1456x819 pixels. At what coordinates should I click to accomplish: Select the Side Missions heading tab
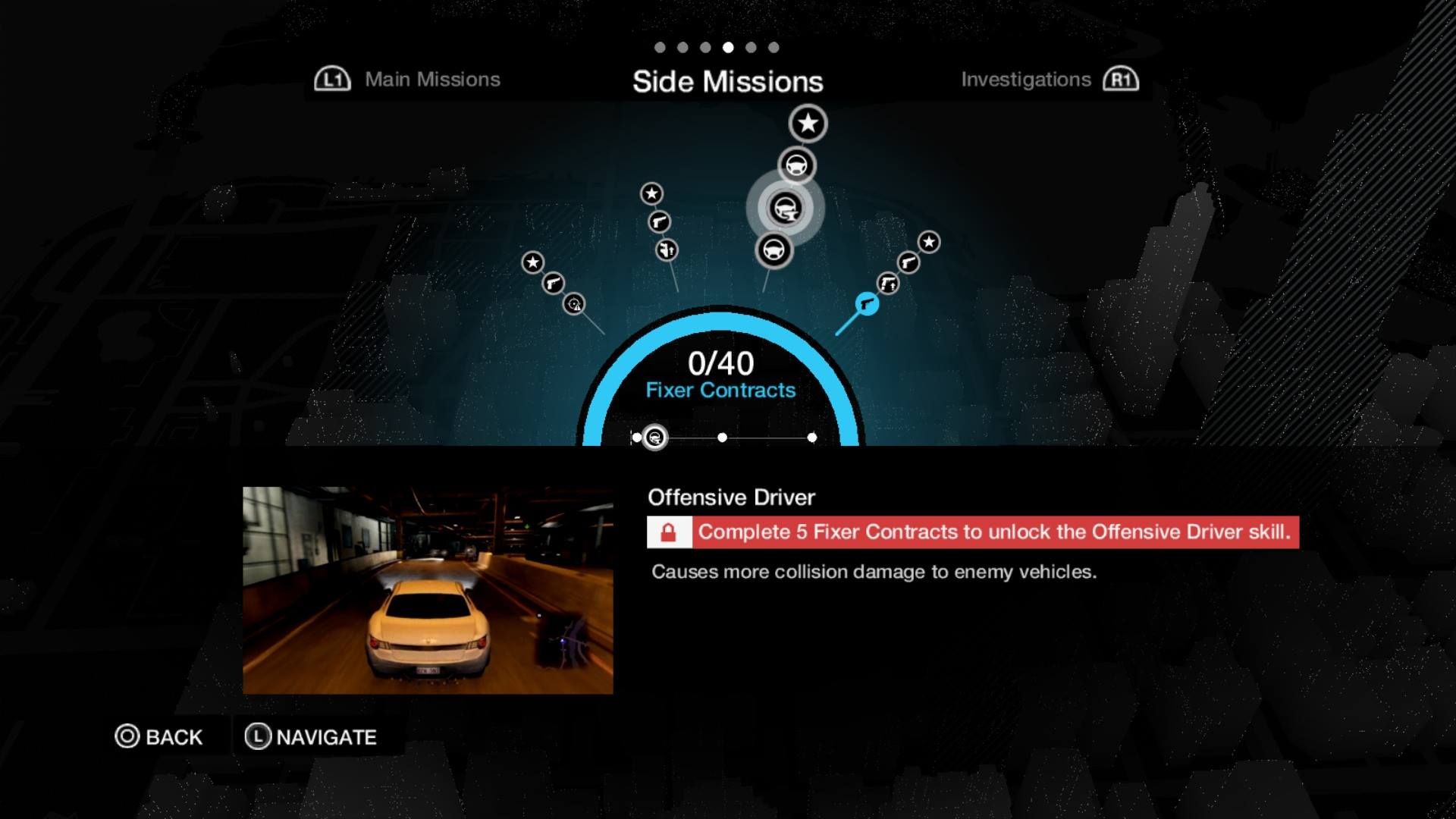[727, 82]
